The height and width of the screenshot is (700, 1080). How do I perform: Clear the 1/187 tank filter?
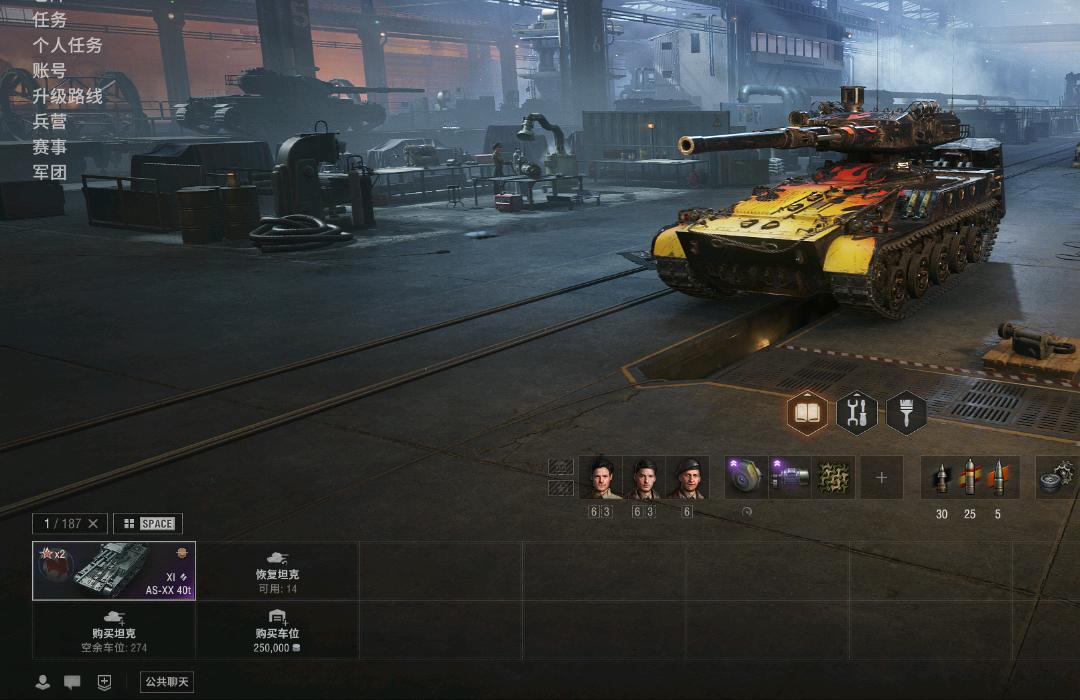click(93, 524)
